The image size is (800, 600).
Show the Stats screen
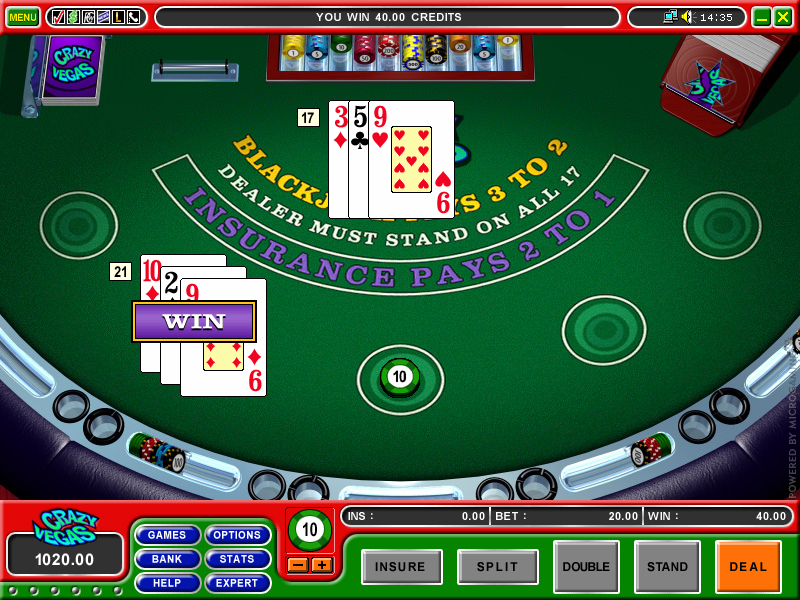(237, 559)
